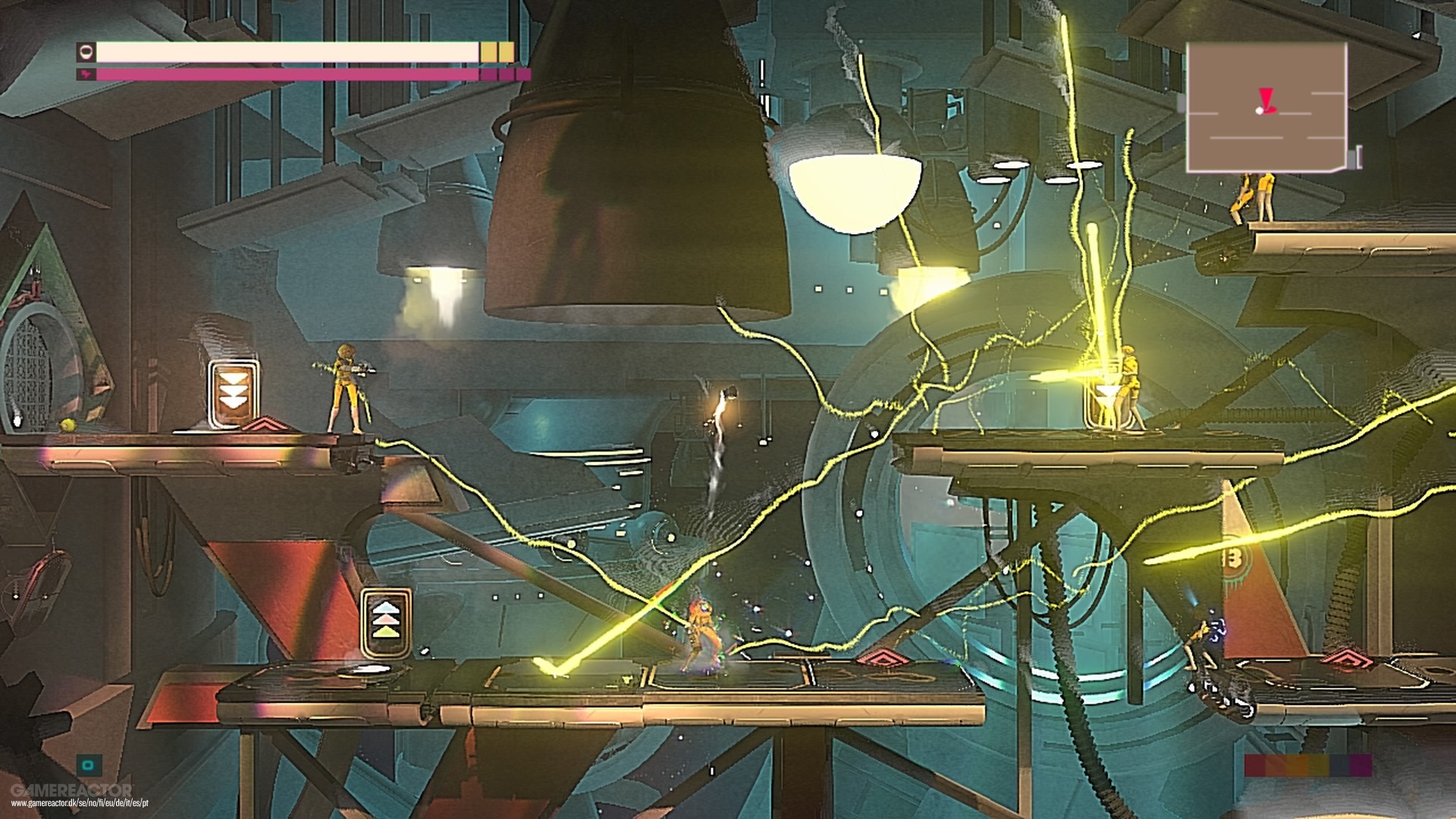Select the lightning bolt icon on the energy bar

click(x=86, y=74)
